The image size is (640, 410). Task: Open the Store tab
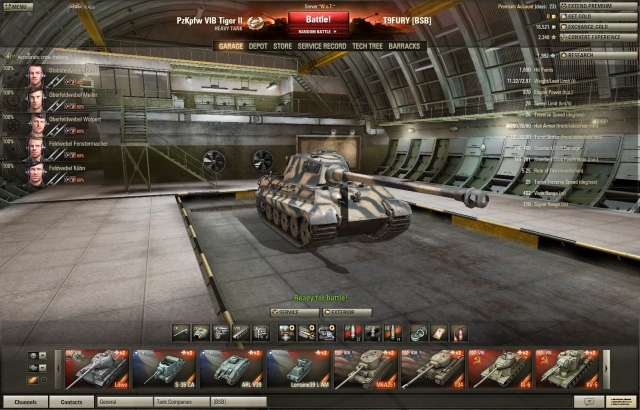pyautogui.click(x=283, y=46)
